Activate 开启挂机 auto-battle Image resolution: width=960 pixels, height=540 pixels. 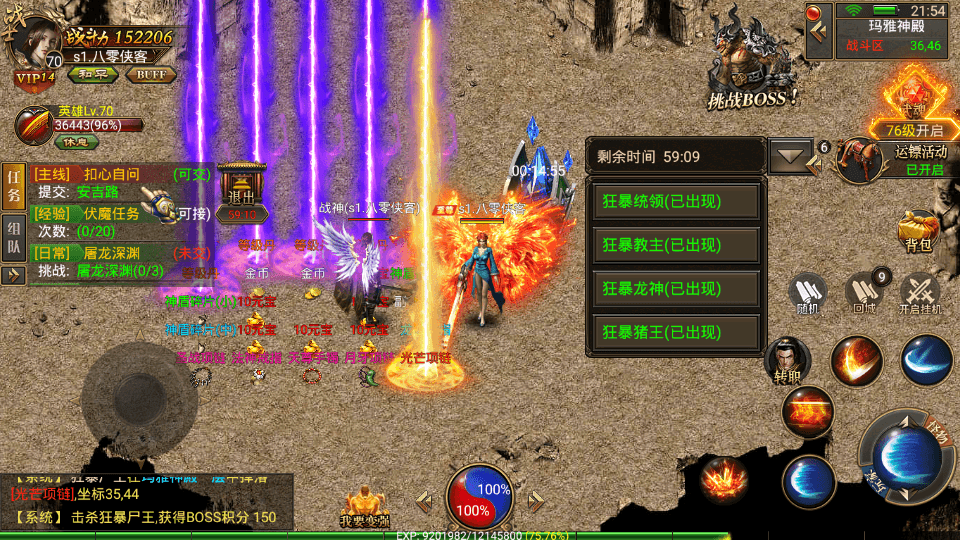tap(920, 295)
